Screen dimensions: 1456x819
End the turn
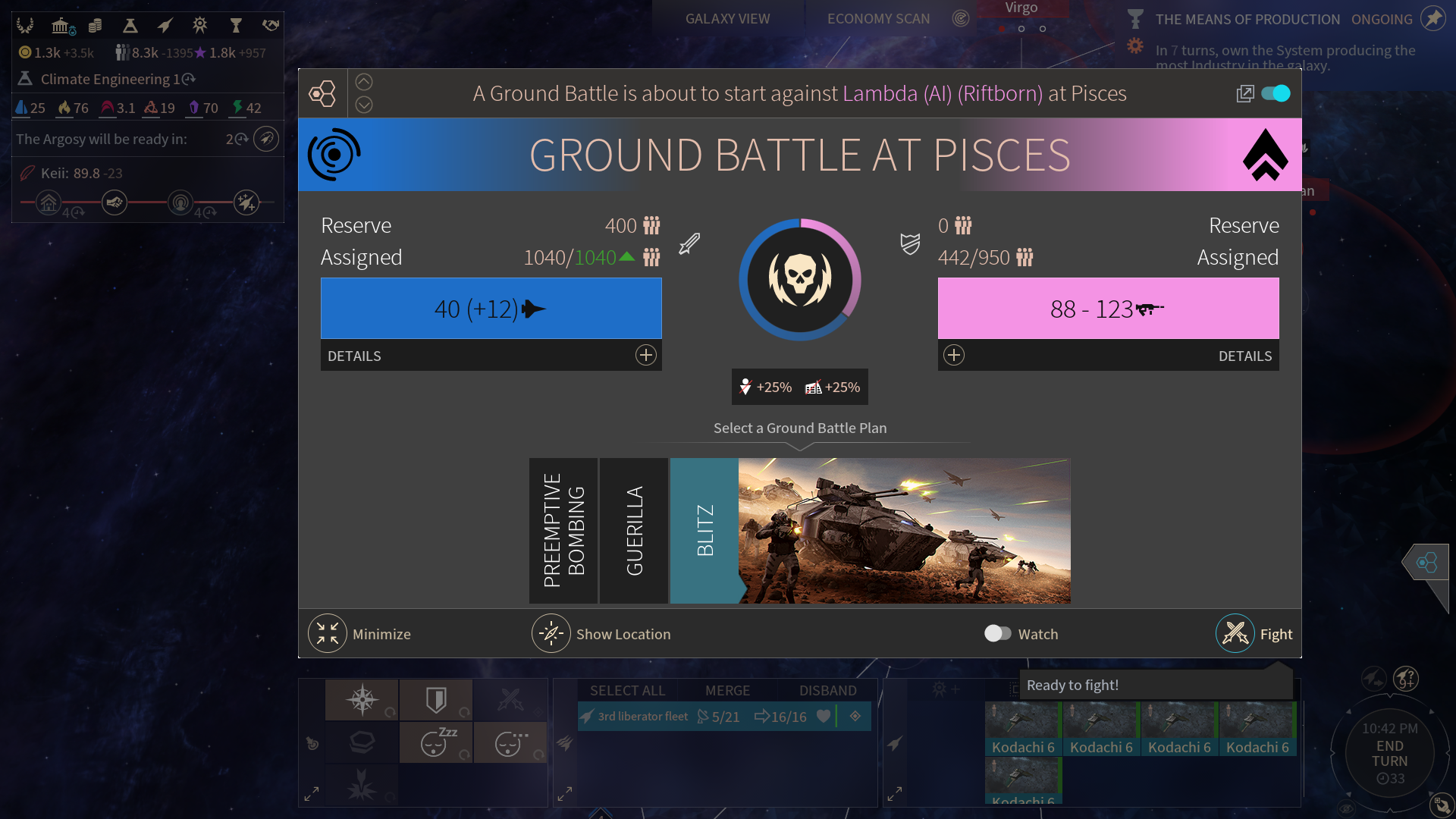click(x=1389, y=754)
